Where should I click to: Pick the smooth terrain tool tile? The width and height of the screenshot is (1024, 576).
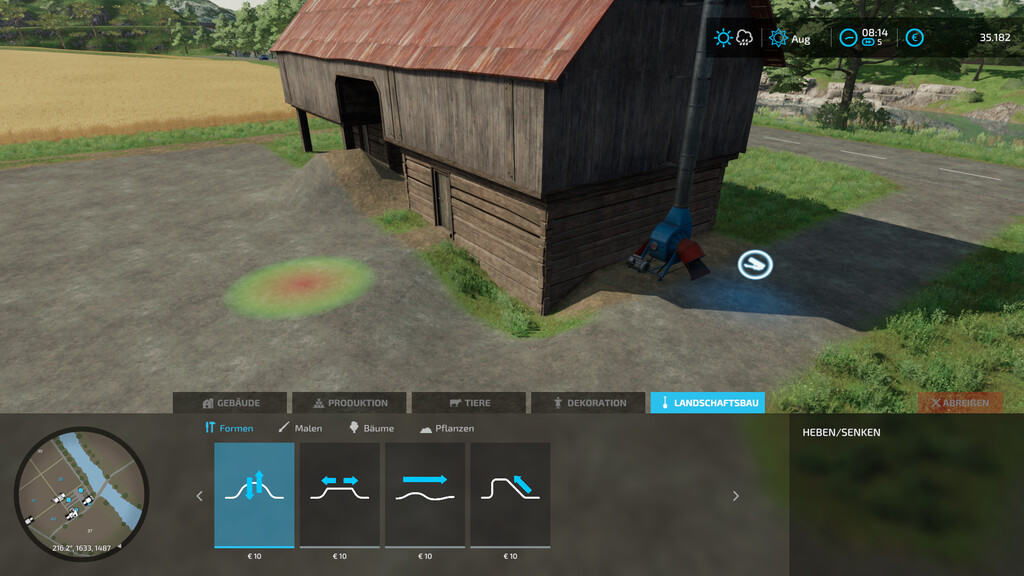(x=425, y=495)
